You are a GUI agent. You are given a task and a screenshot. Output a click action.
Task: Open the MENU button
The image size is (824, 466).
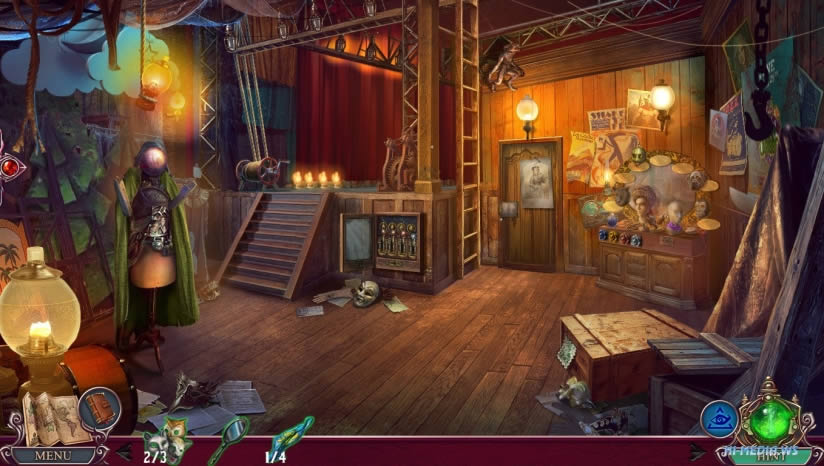coord(53,455)
